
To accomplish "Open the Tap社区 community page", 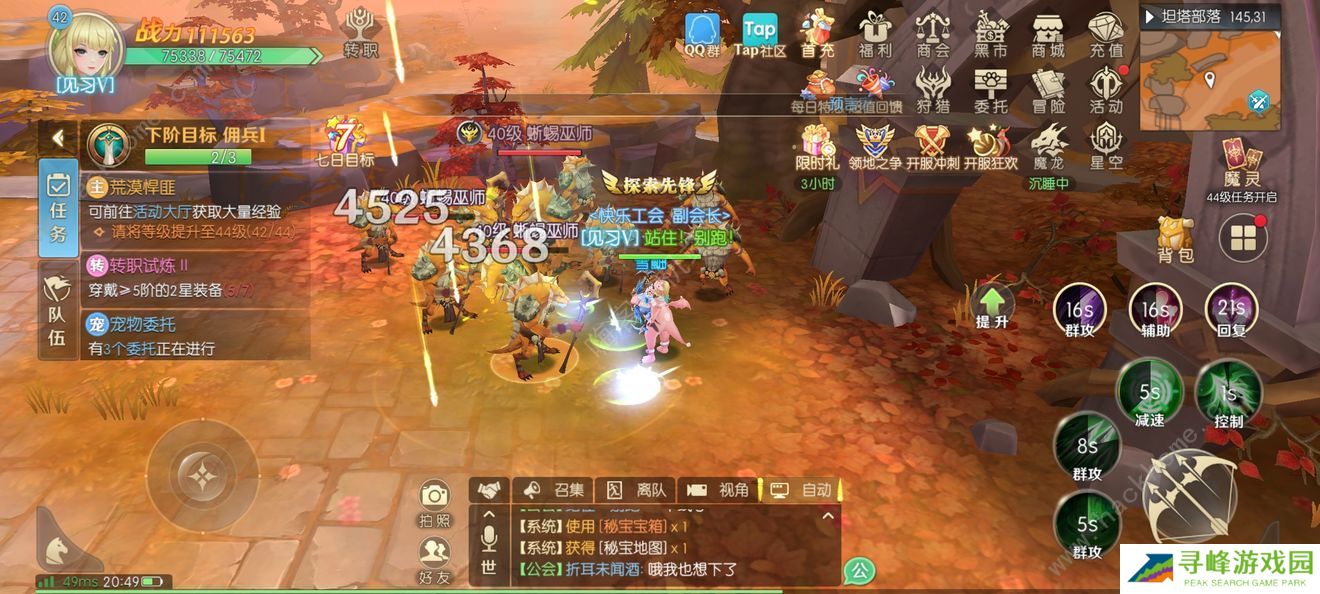I will click(x=760, y=34).
